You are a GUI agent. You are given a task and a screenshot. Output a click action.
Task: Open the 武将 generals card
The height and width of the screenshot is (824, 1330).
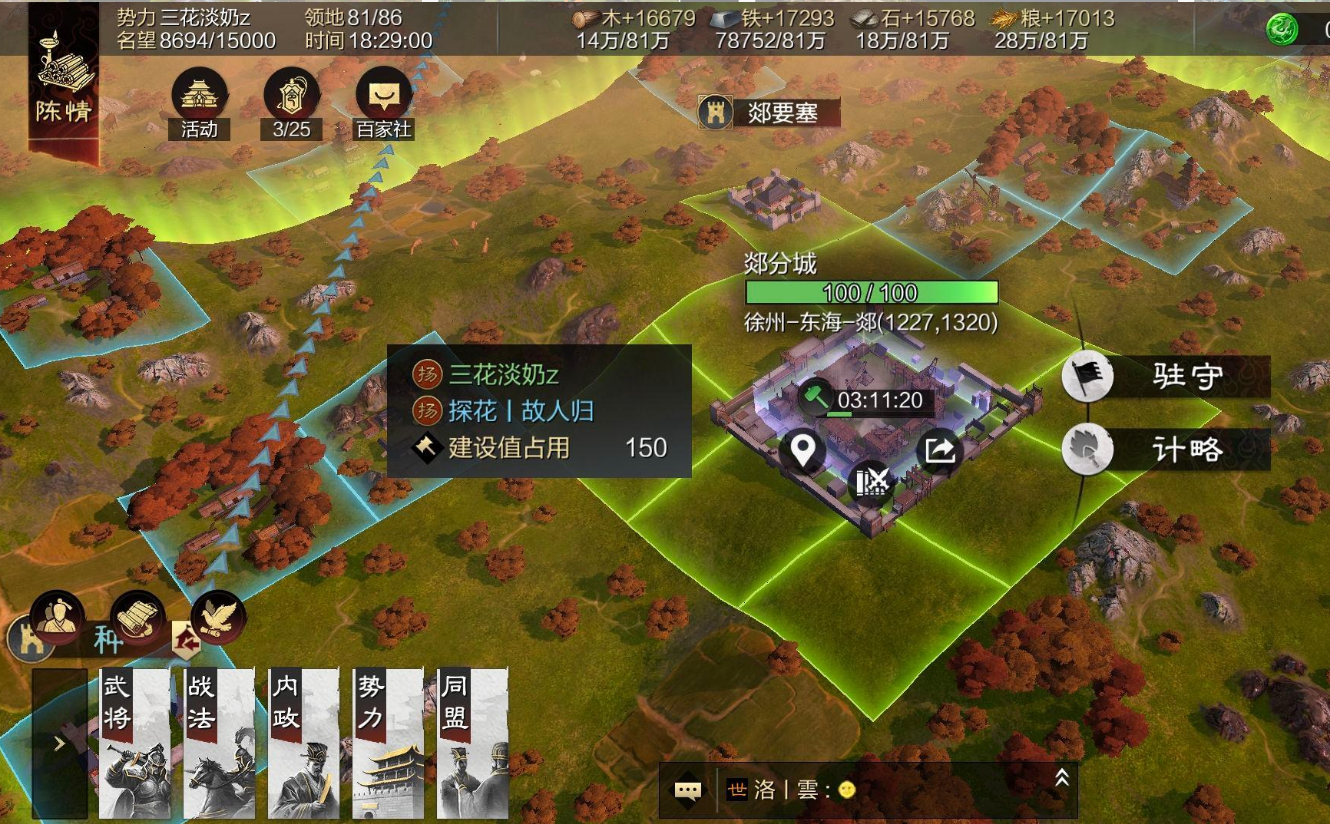(x=134, y=743)
